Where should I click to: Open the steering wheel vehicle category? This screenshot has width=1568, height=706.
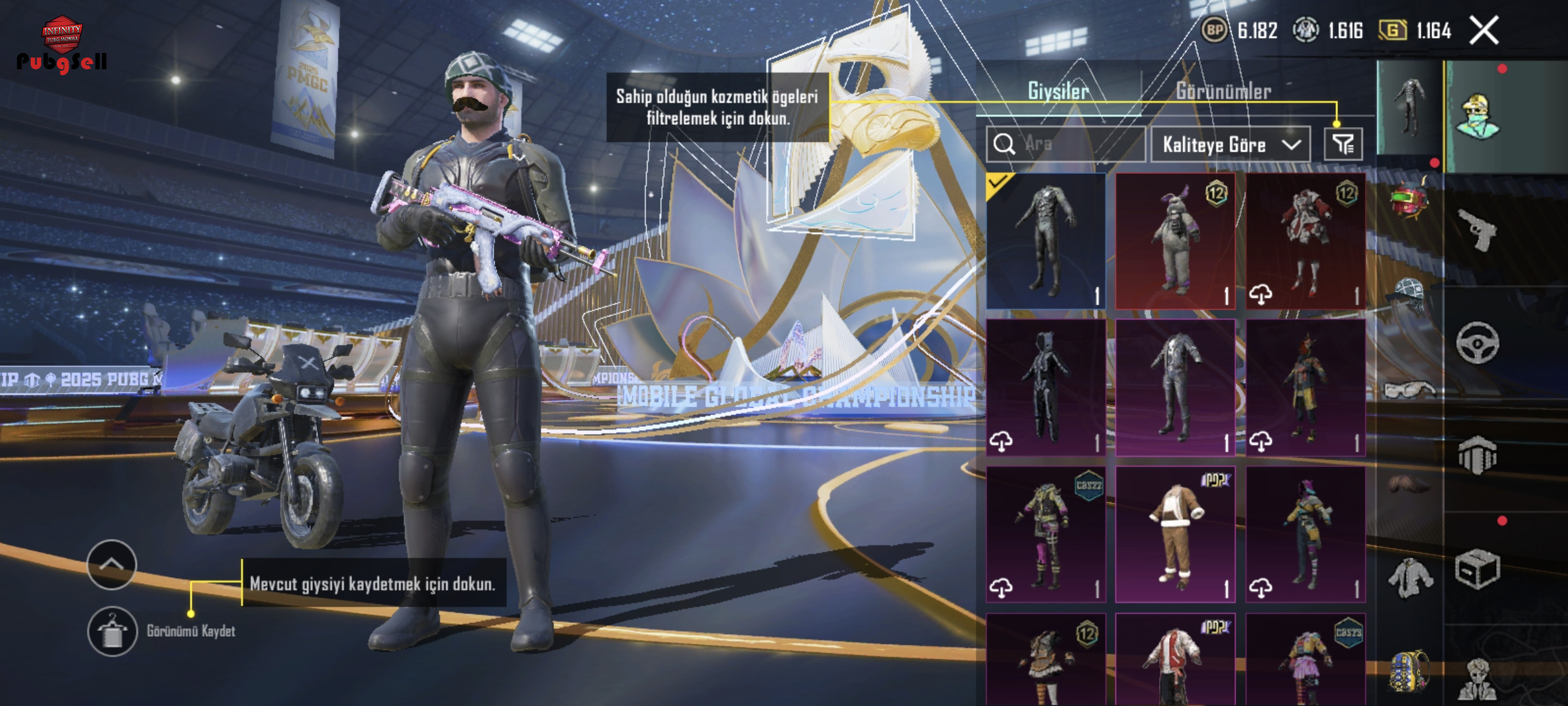[x=1477, y=343]
